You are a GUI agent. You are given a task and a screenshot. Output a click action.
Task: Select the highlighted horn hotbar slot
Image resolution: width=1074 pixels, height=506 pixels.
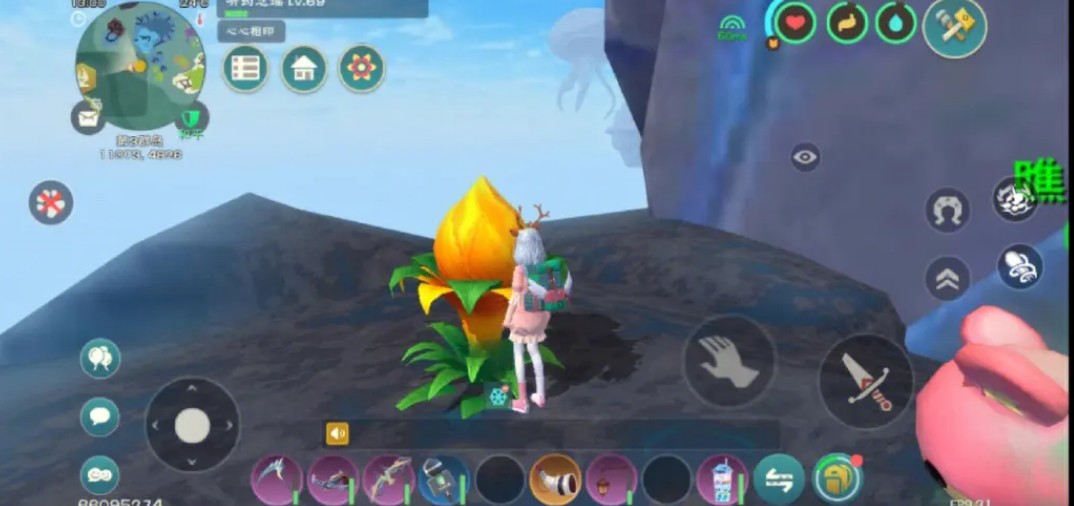click(555, 480)
